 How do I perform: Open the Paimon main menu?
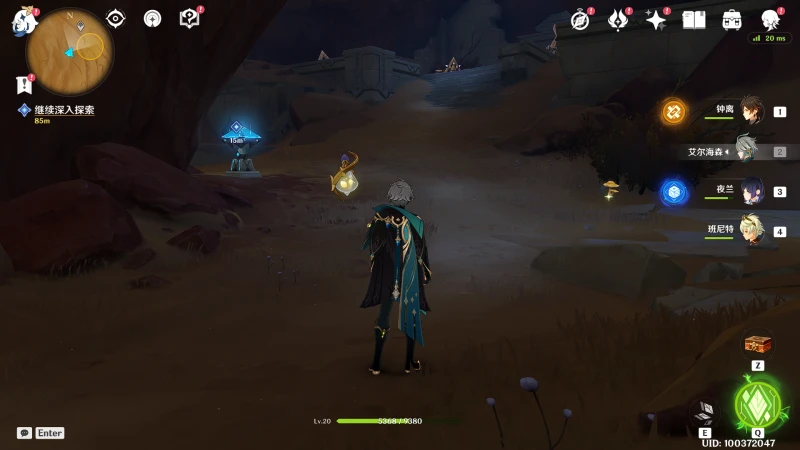pos(24,21)
